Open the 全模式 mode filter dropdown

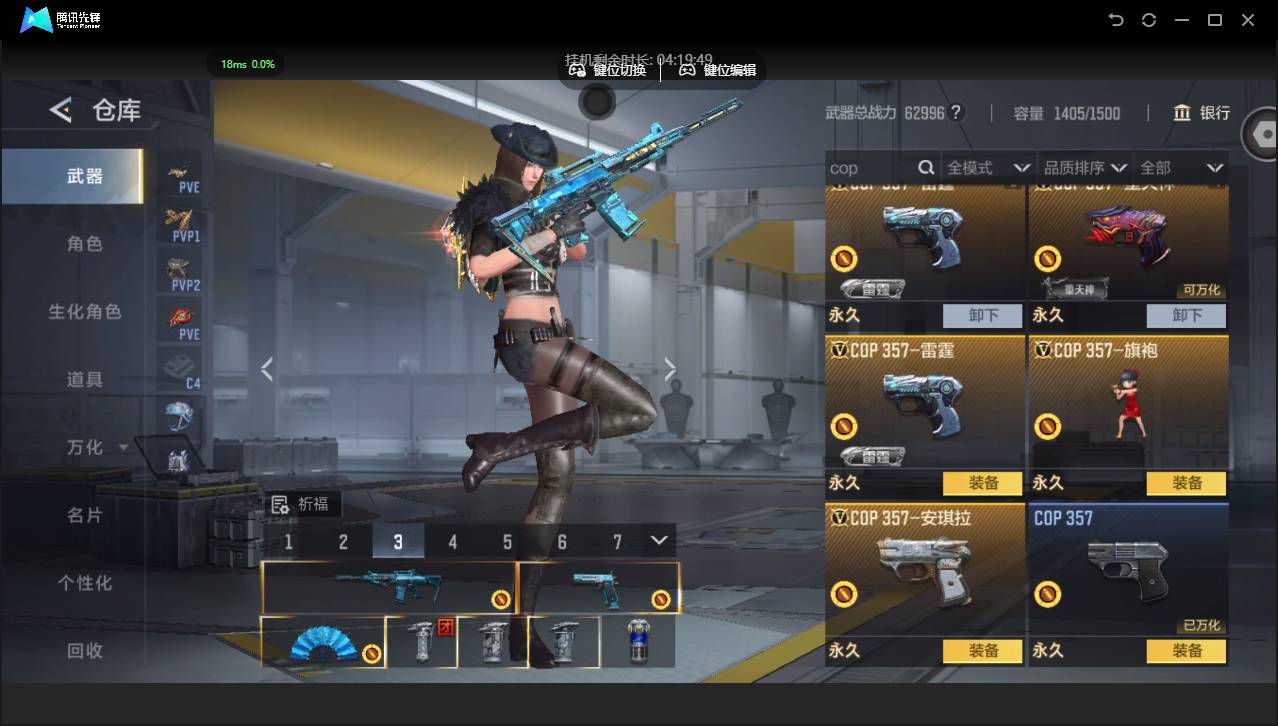coord(988,168)
